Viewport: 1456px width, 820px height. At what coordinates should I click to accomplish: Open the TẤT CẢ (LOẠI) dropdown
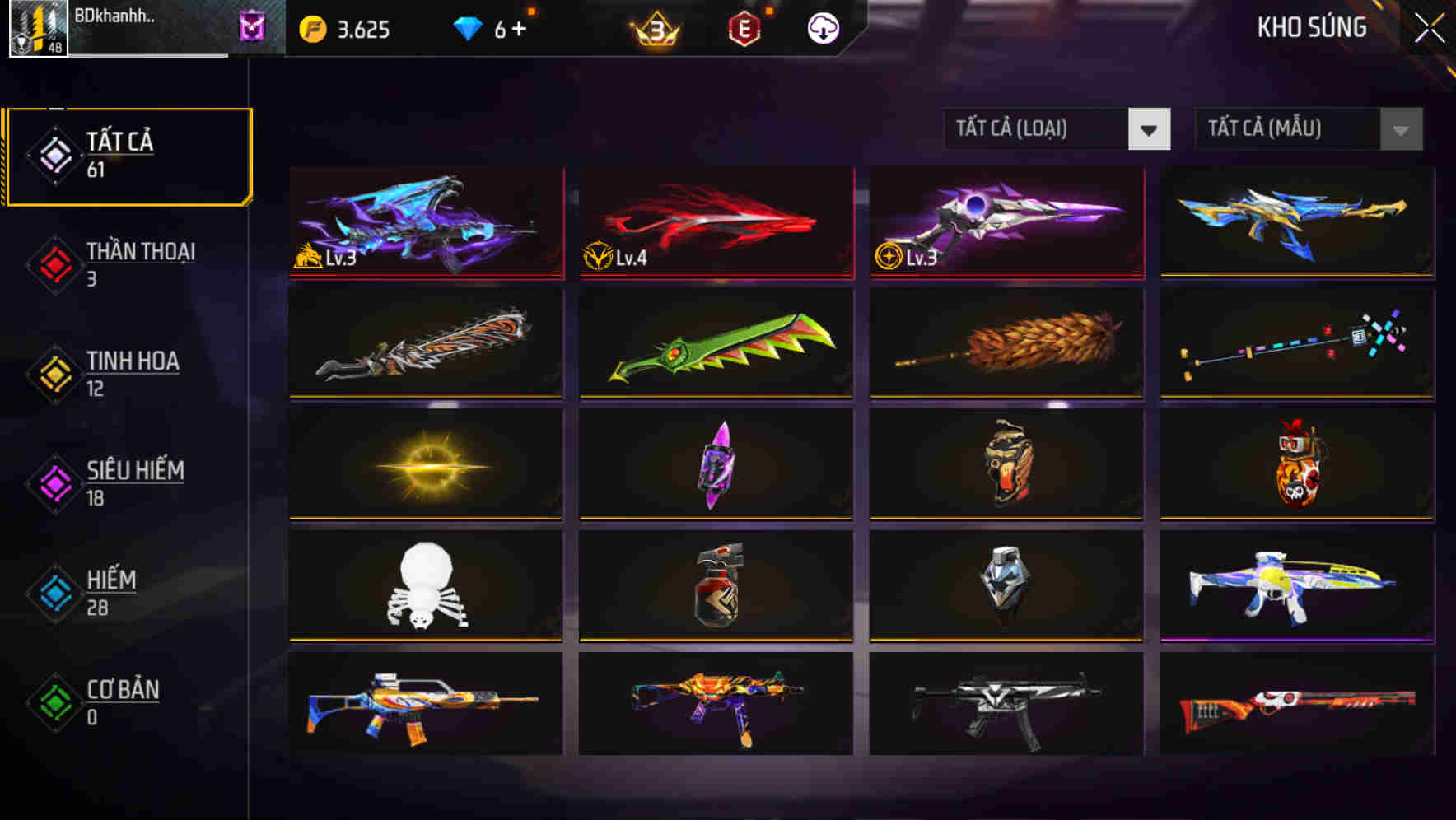pyautogui.click(x=1038, y=129)
